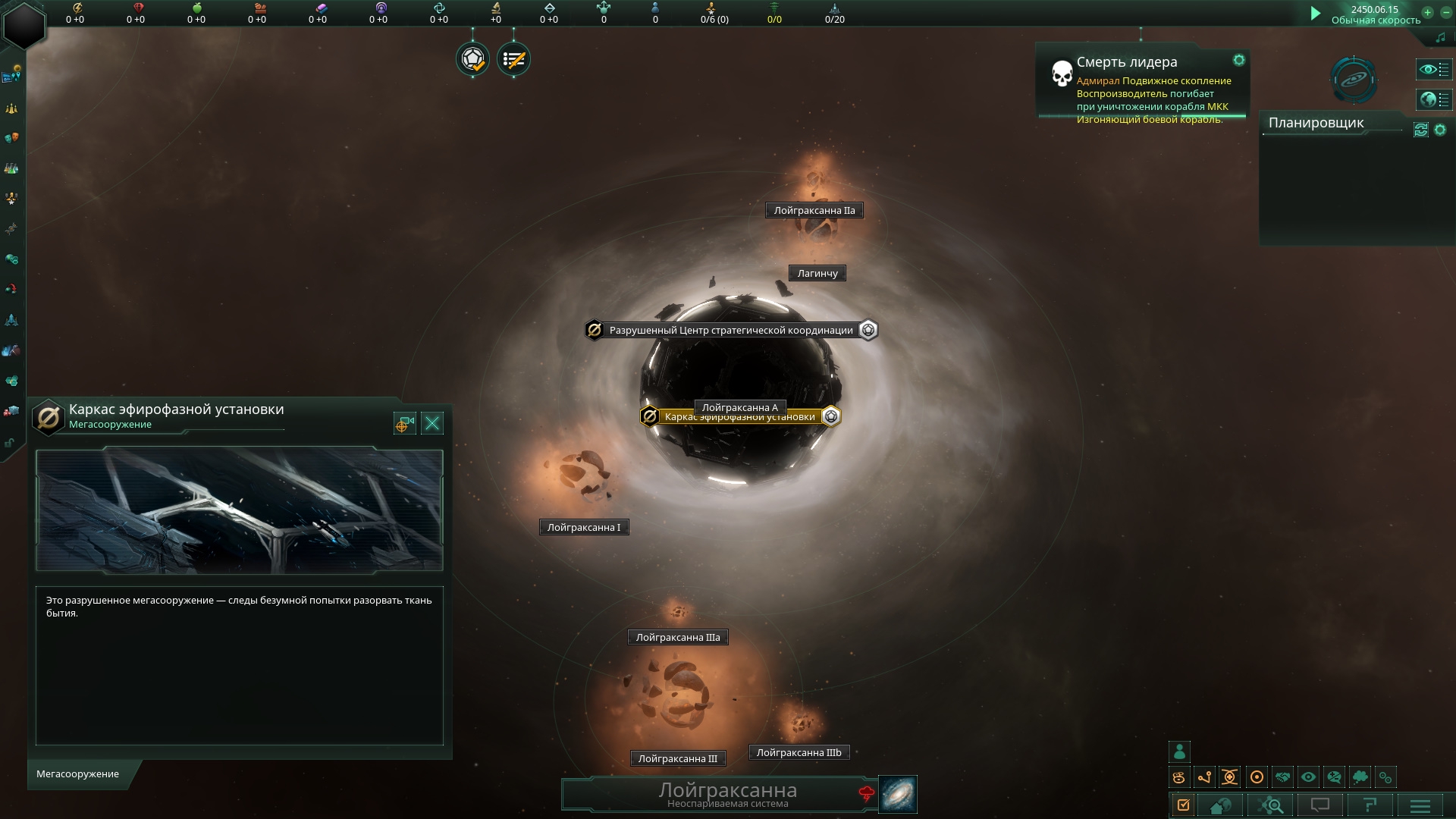Click the list with sword alert icon
Image resolution: width=1456 pixels, height=819 pixels.
click(x=514, y=59)
